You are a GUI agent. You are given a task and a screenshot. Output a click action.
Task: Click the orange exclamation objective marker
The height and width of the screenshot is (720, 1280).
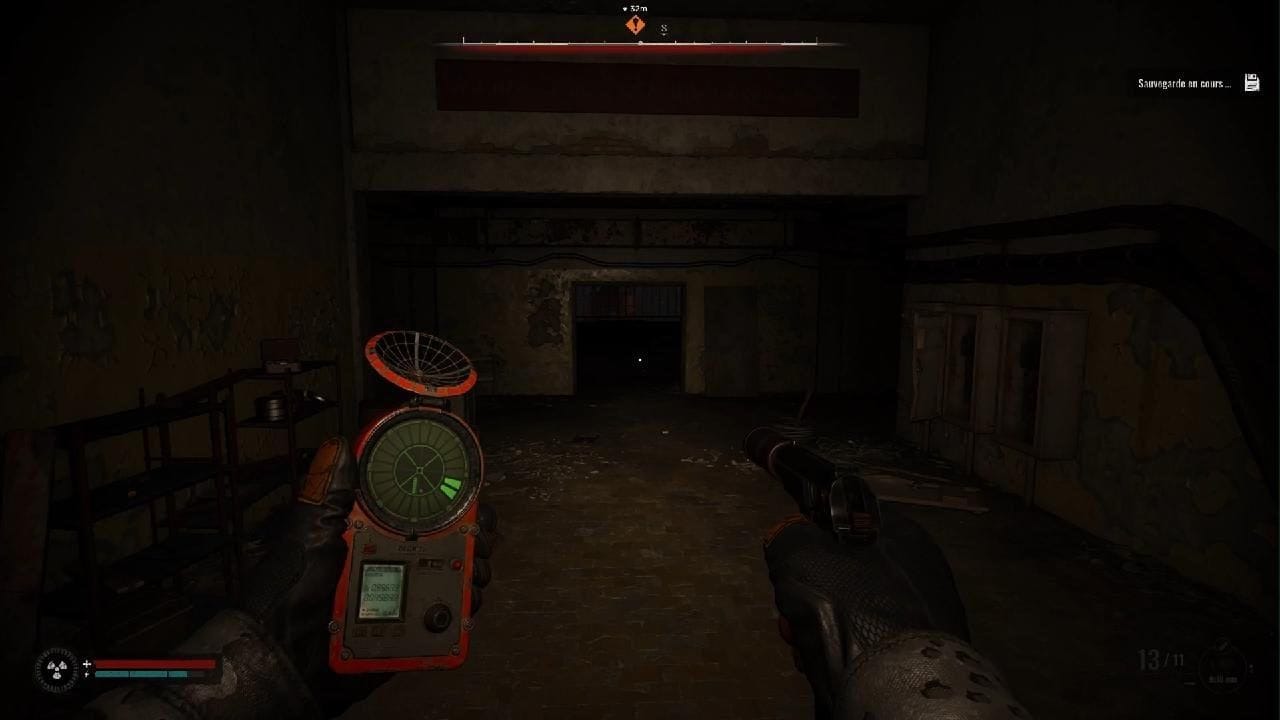click(634, 24)
